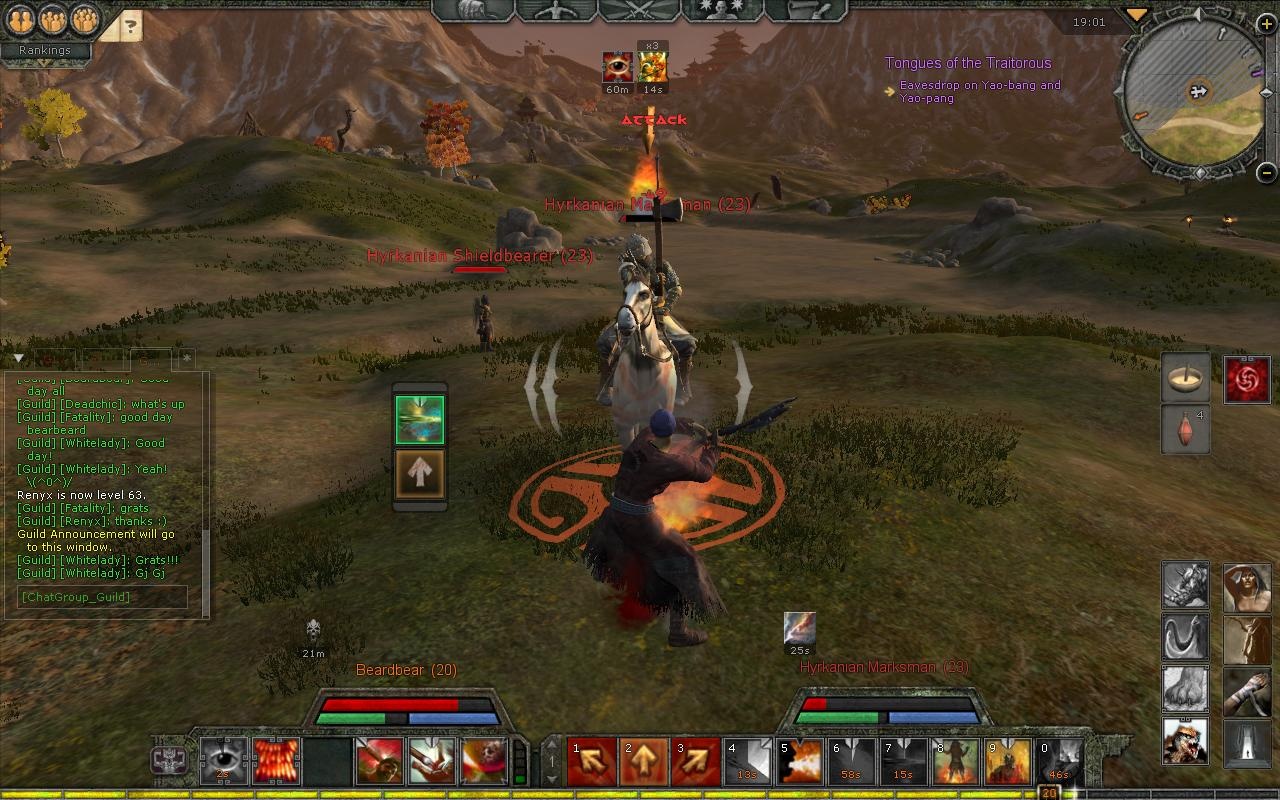
Task: Activate the eye ability on the bottom-left hotbar
Action: pyautogui.click(x=224, y=761)
